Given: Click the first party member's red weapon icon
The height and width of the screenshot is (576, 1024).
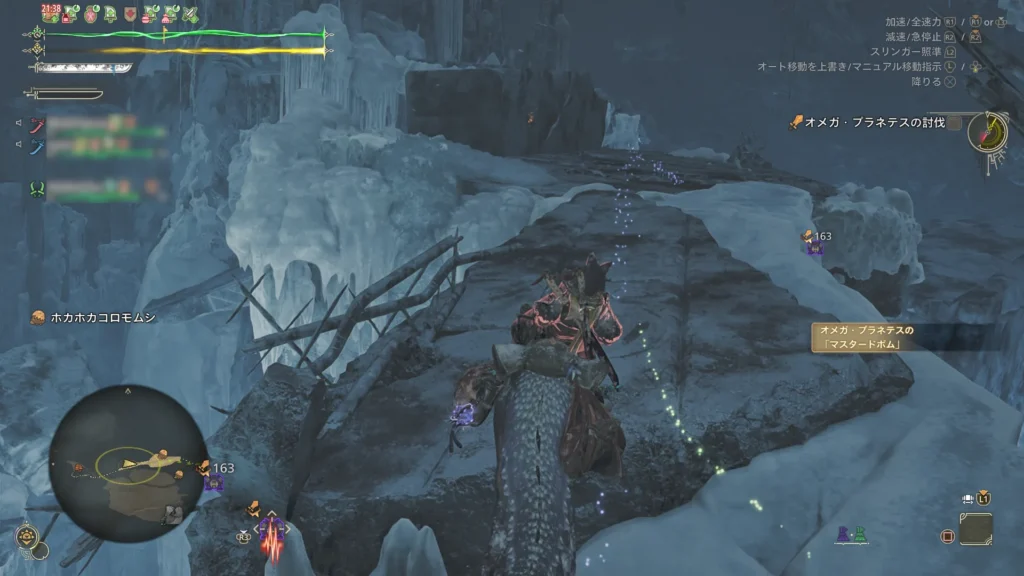Looking at the screenshot, I should (37, 125).
